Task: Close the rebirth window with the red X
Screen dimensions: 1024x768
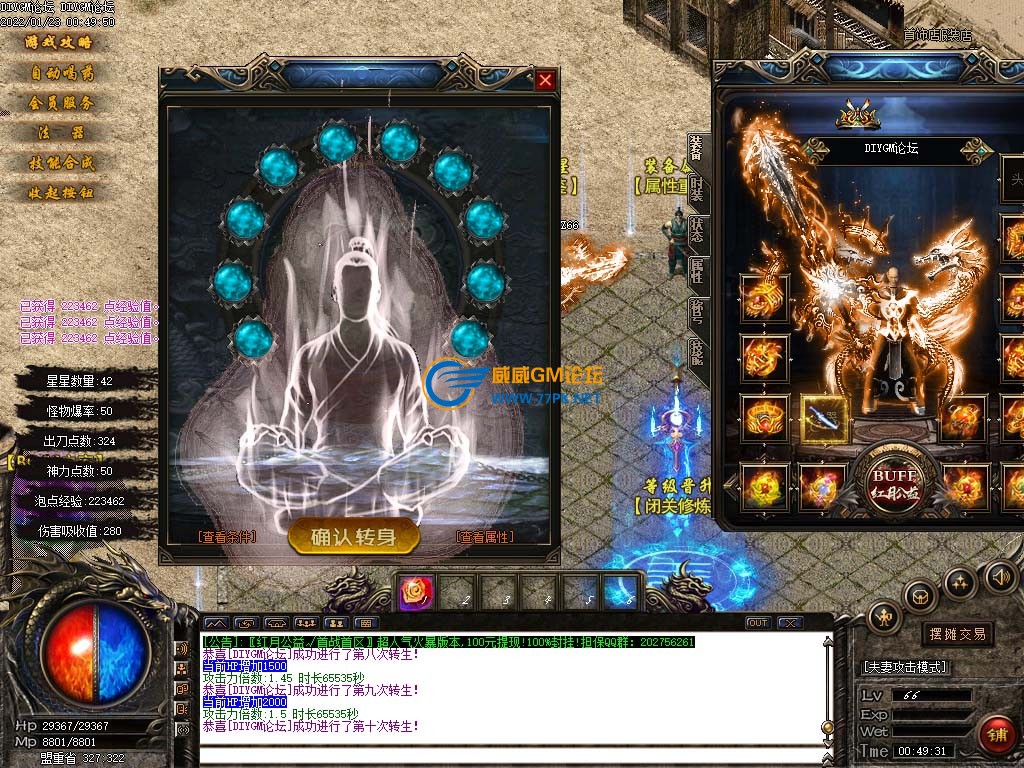Action: click(545, 80)
